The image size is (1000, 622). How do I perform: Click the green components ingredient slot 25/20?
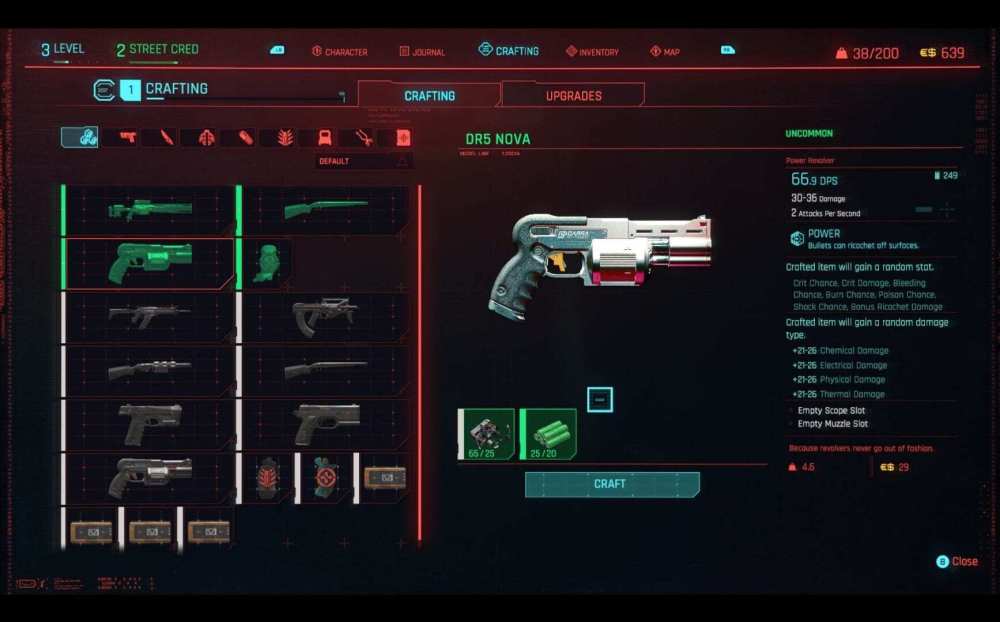click(549, 433)
